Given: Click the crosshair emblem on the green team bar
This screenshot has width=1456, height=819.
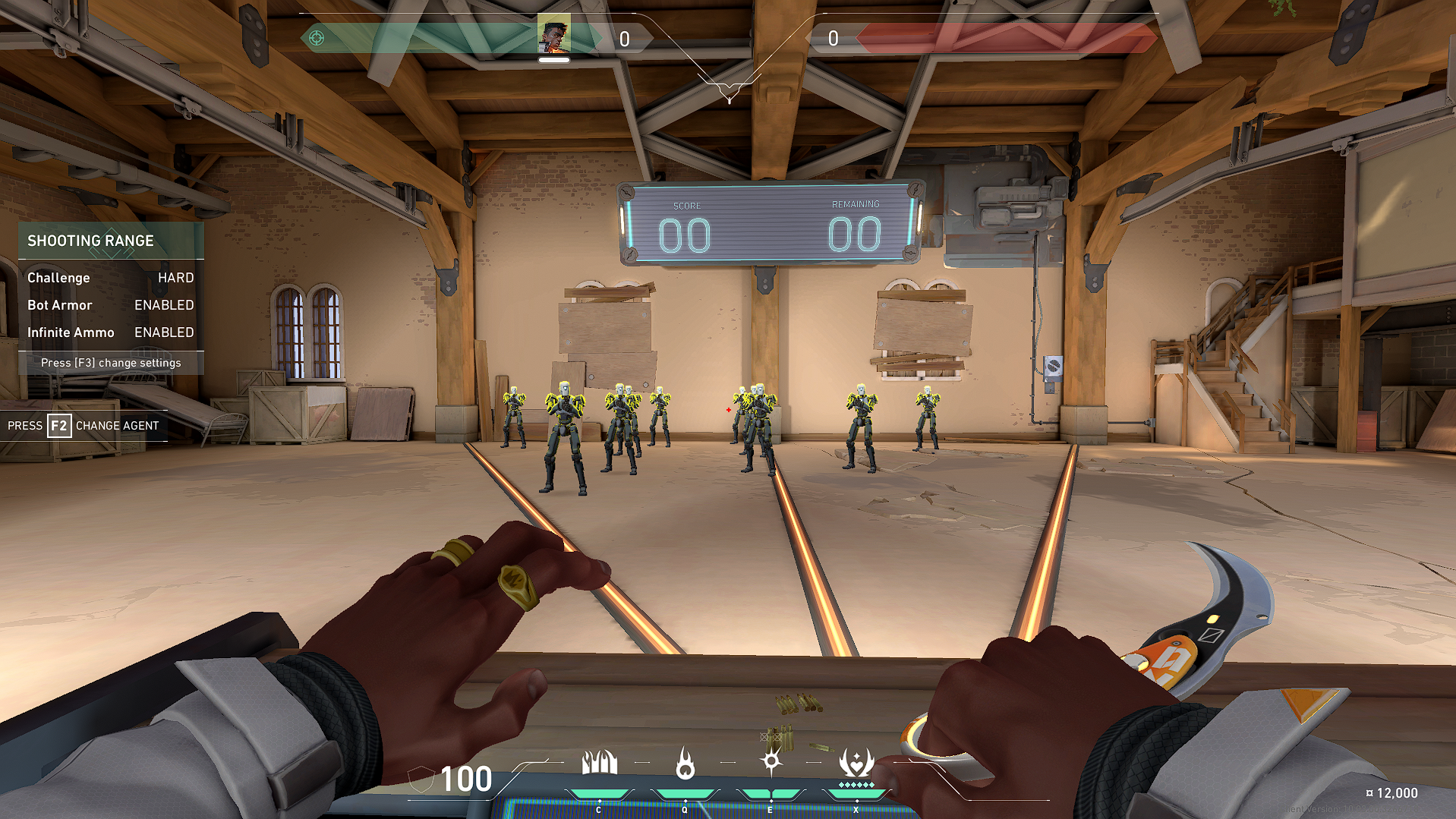Looking at the screenshot, I should [317, 38].
